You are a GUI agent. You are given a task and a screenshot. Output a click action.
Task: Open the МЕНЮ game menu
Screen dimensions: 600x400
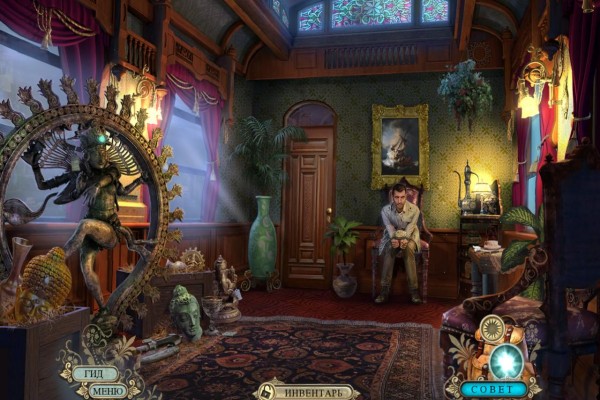107,390
